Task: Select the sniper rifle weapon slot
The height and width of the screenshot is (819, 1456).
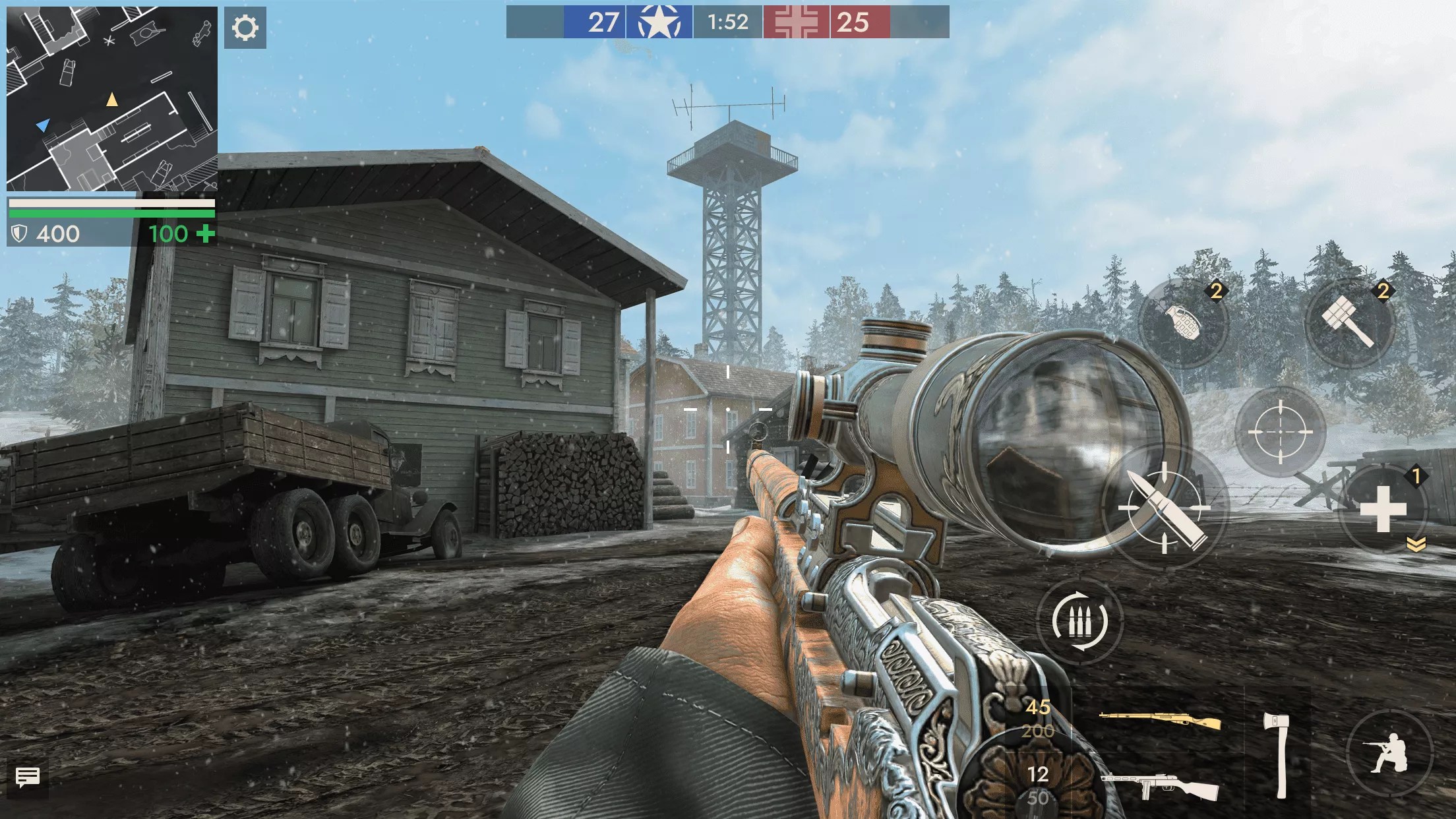Action: click(x=1159, y=721)
